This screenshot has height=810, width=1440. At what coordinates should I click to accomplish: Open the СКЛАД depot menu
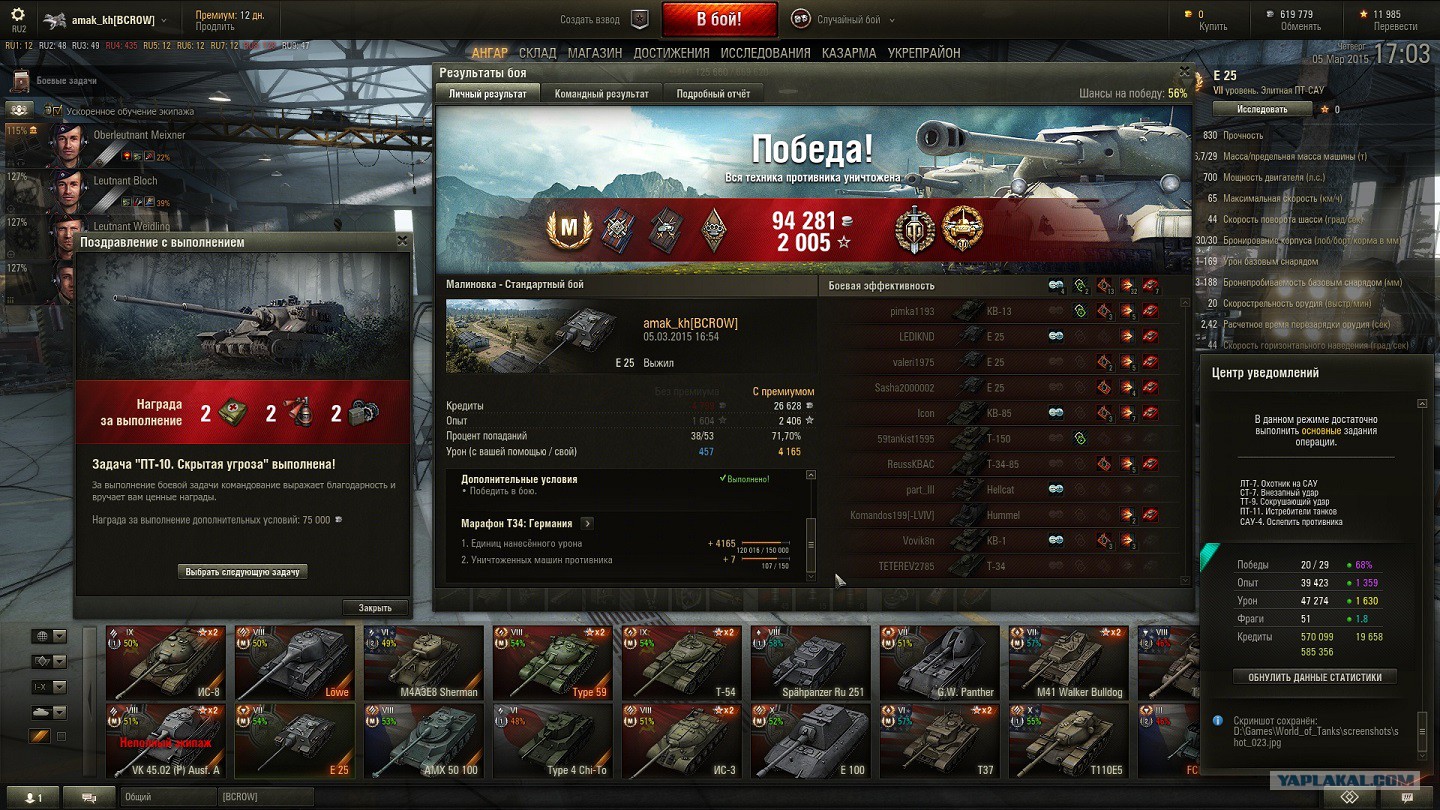click(538, 53)
